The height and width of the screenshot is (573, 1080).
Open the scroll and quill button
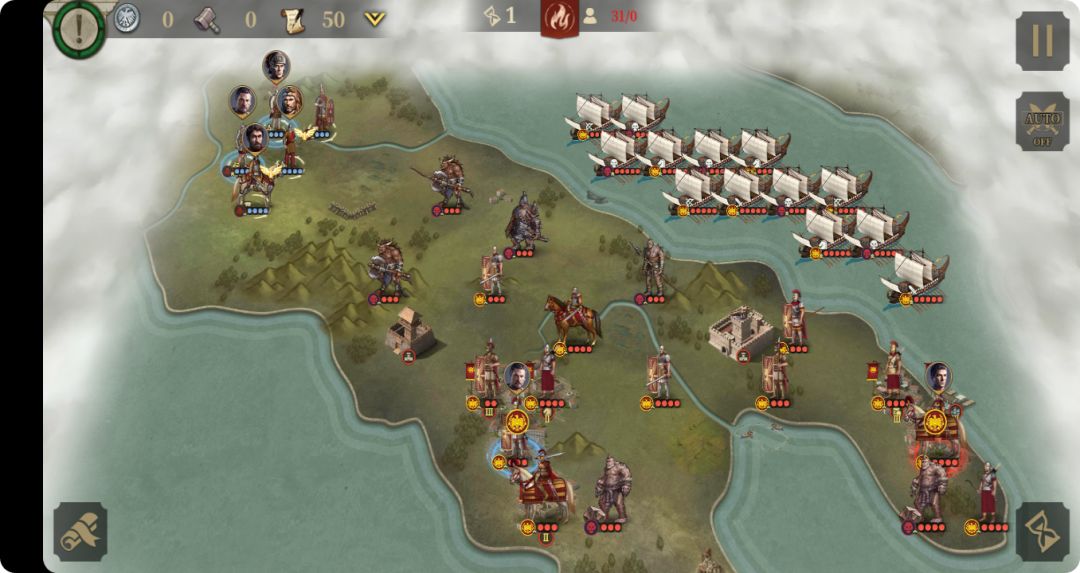[x=80, y=531]
